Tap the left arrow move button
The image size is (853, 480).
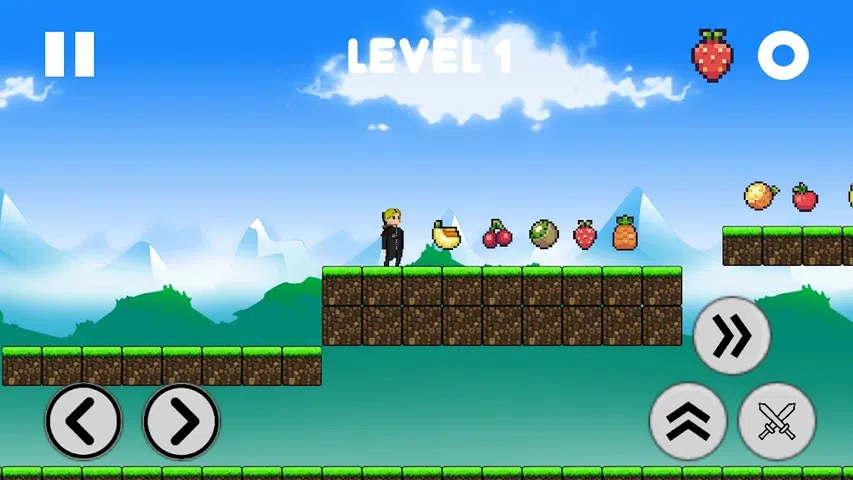coord(83,421)
